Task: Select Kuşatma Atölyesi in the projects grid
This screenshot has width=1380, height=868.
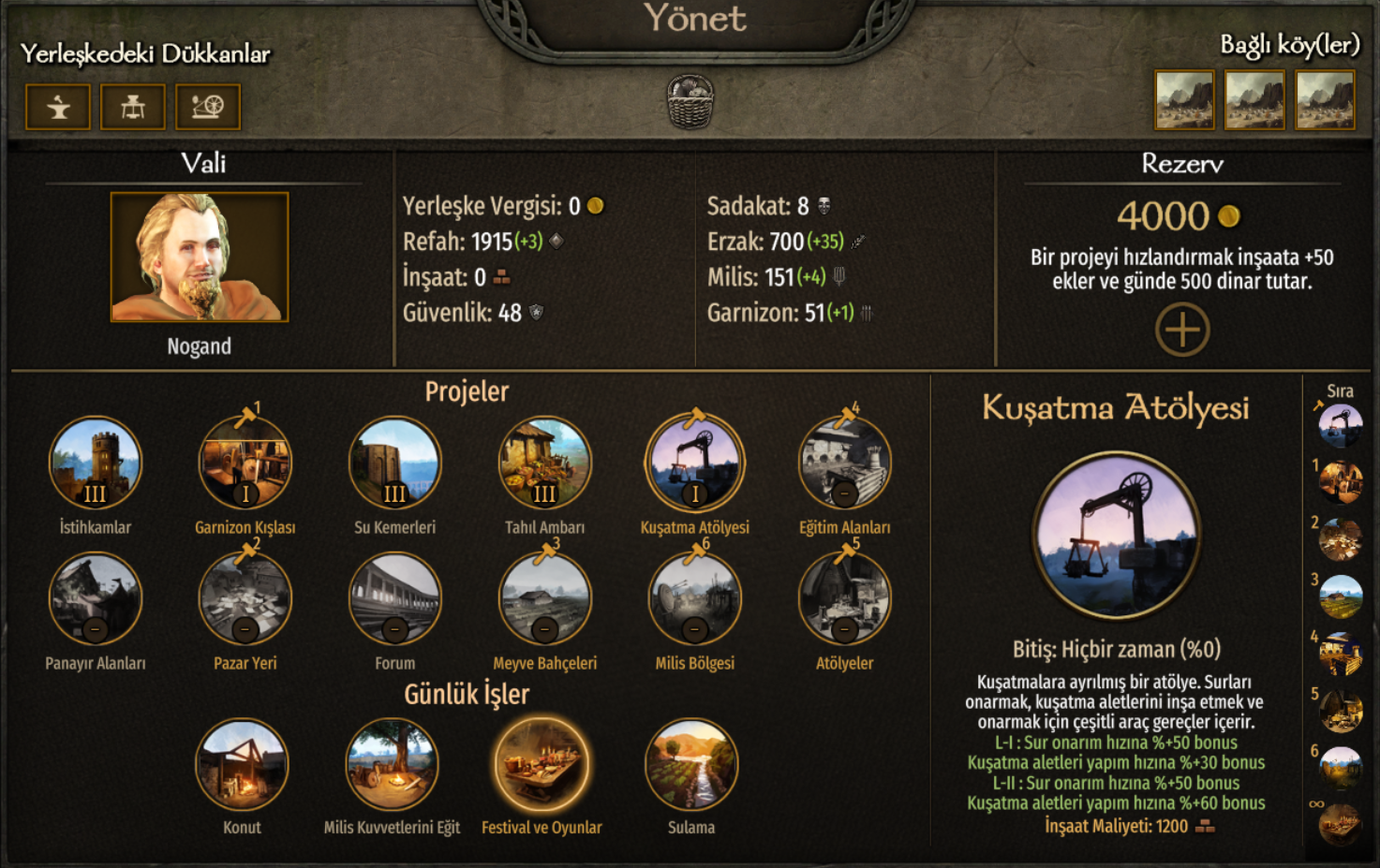Action: coord(694,463)
